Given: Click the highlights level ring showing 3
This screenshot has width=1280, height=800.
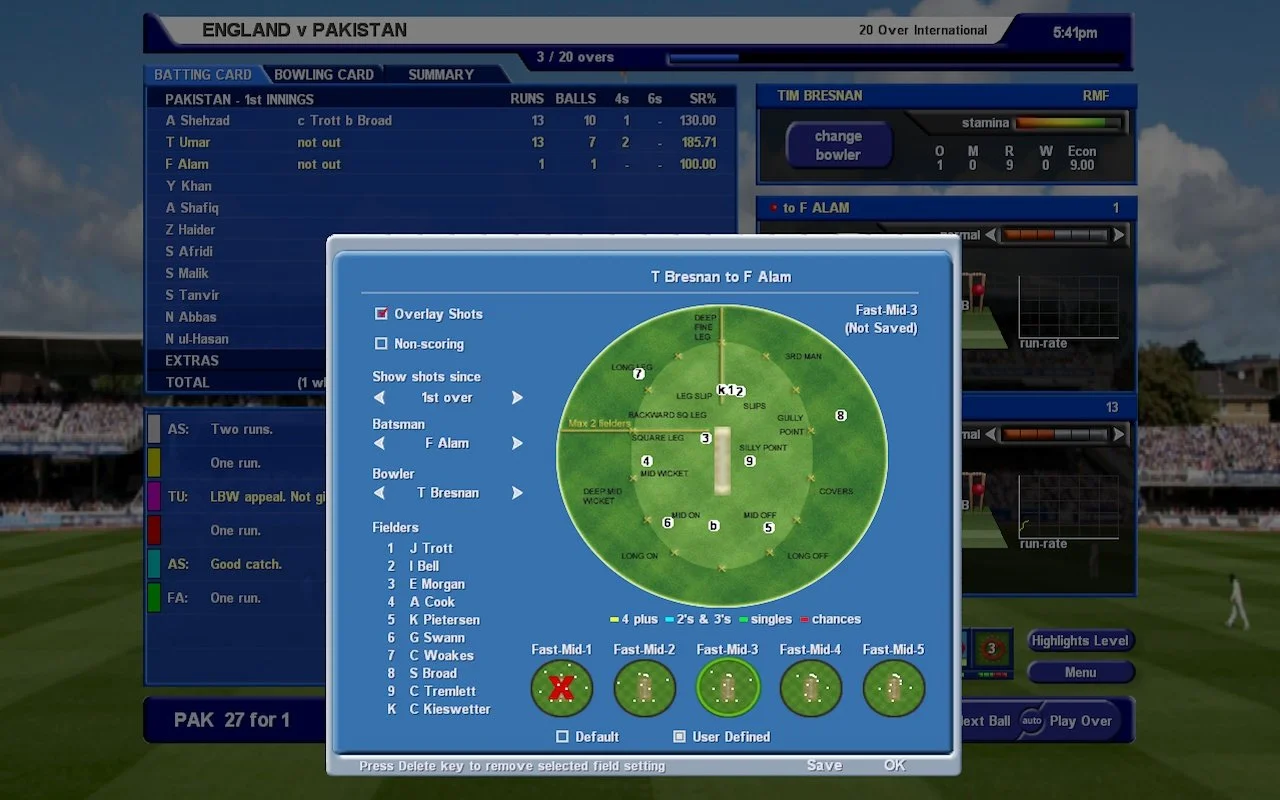Looking at the screenshot, I should pyautogui.click(x=991, y=650).
